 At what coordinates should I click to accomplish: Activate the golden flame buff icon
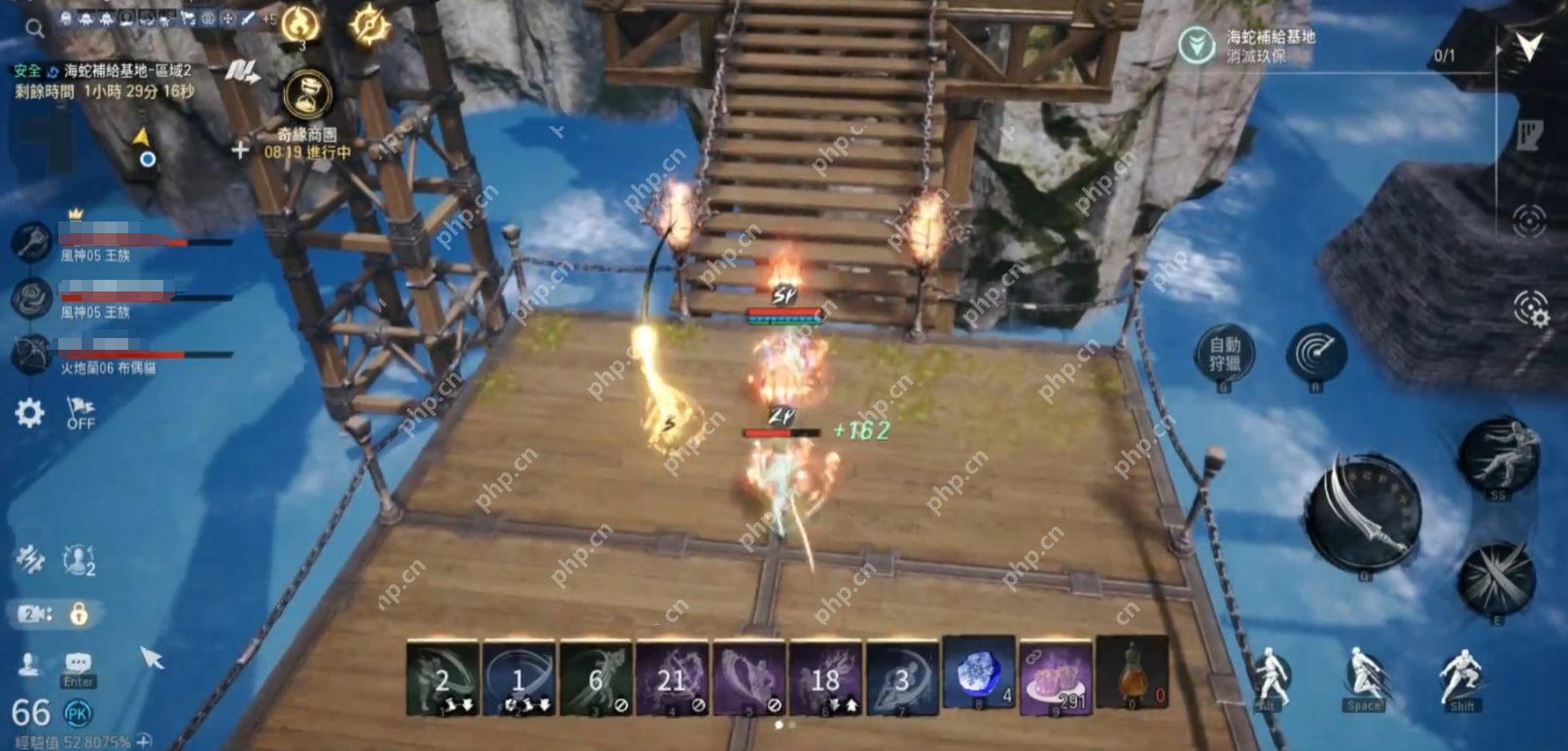(x=301, y=24)
